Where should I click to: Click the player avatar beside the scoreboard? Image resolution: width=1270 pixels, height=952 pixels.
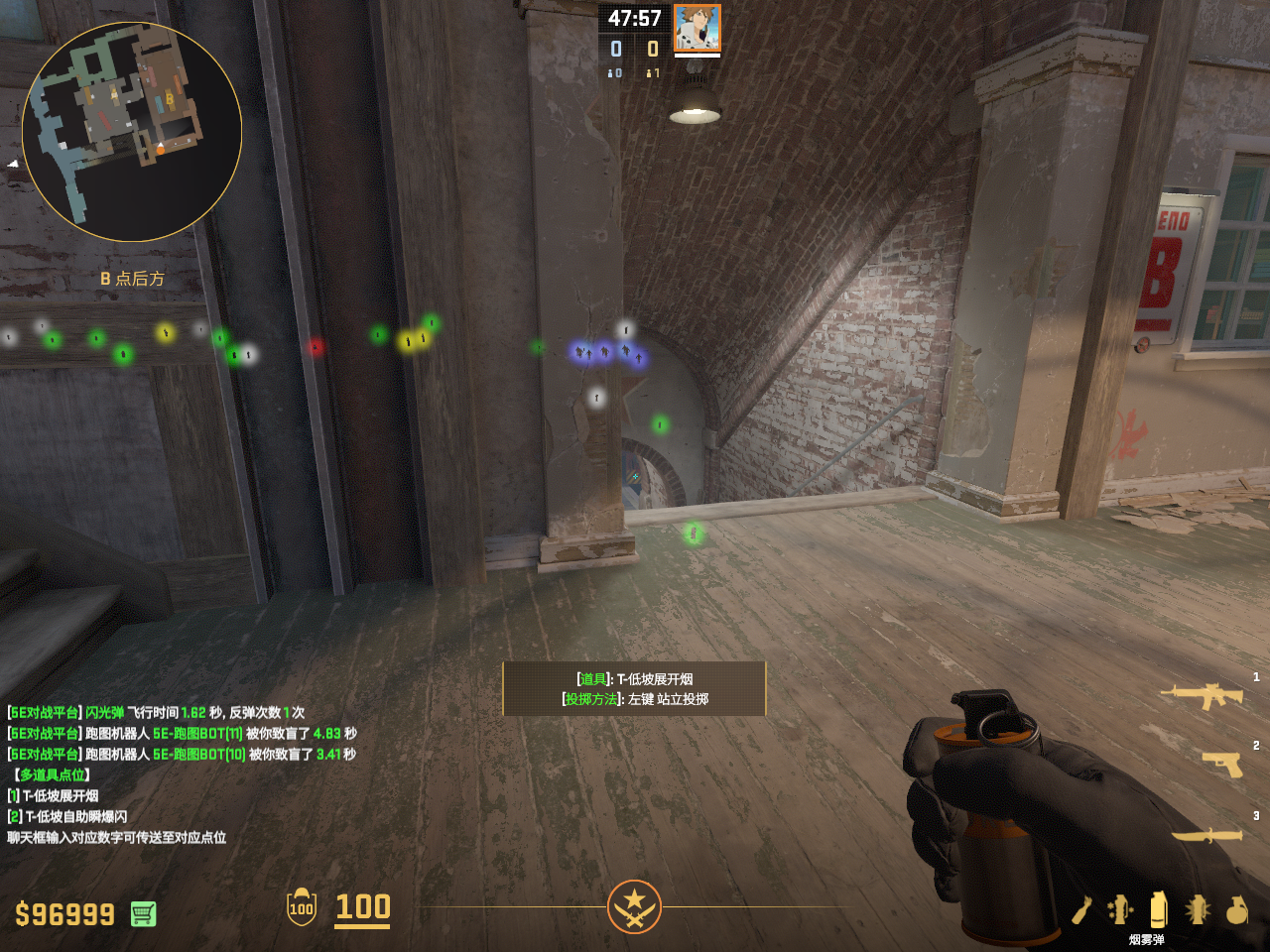(x=697, y=28)
